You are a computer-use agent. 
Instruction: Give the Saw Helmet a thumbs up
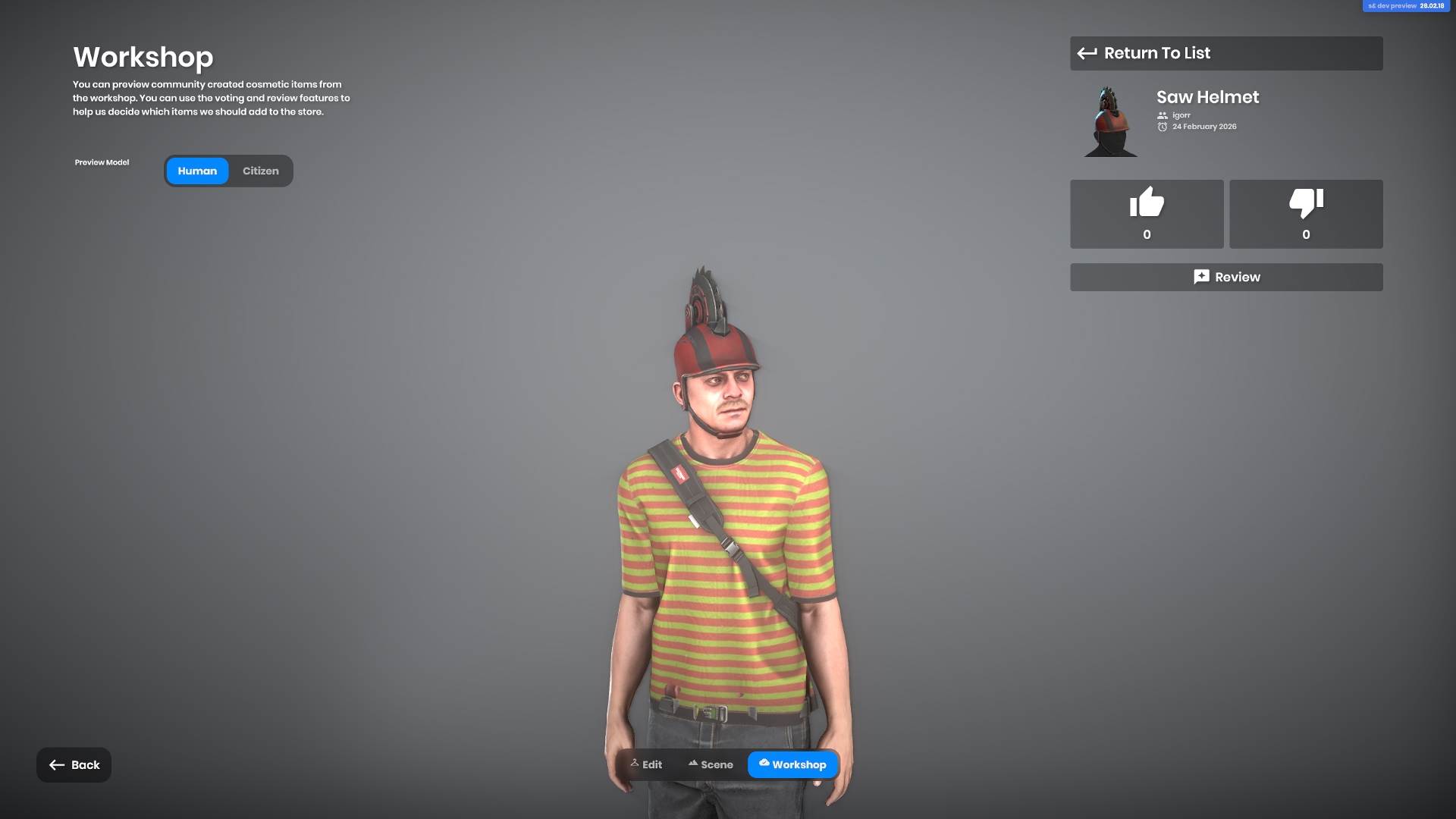point(1147,214)
